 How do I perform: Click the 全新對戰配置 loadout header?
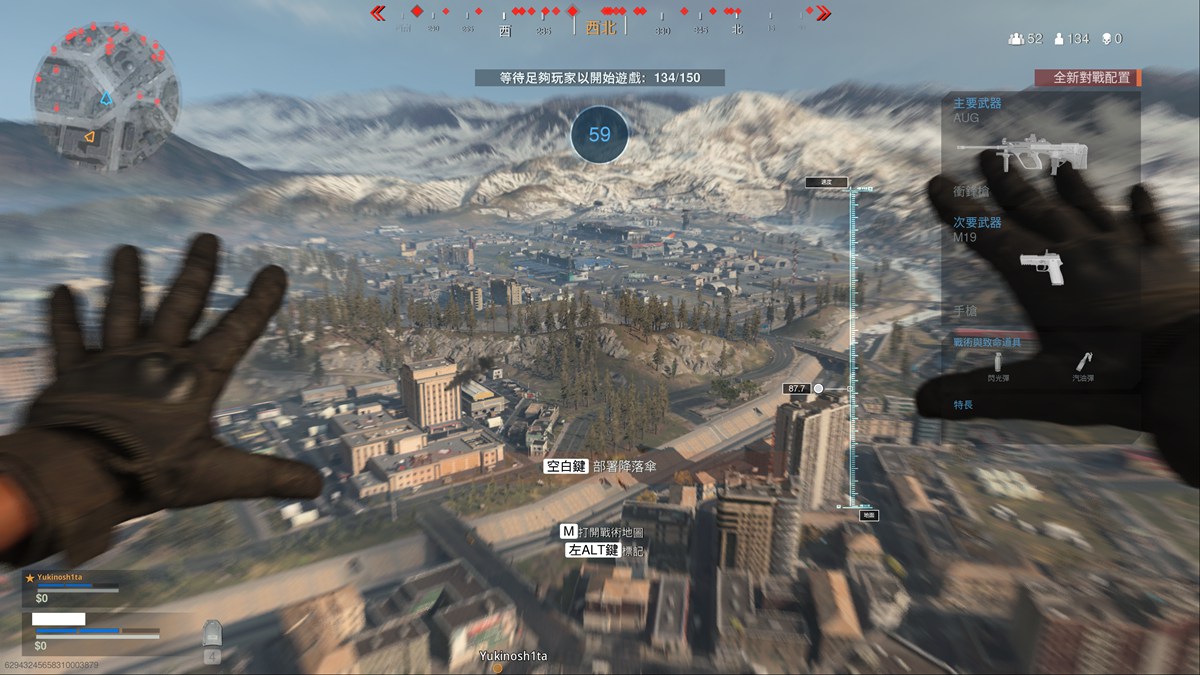(x=1088, y=78)
